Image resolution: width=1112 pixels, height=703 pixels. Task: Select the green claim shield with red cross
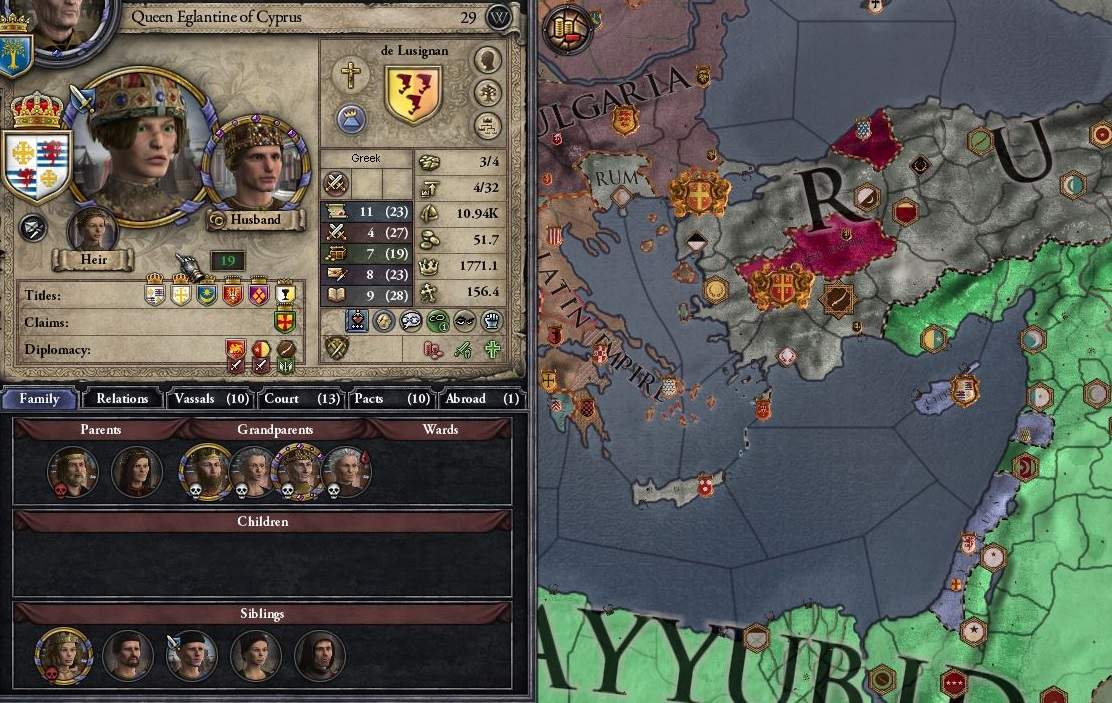[285, 321]
